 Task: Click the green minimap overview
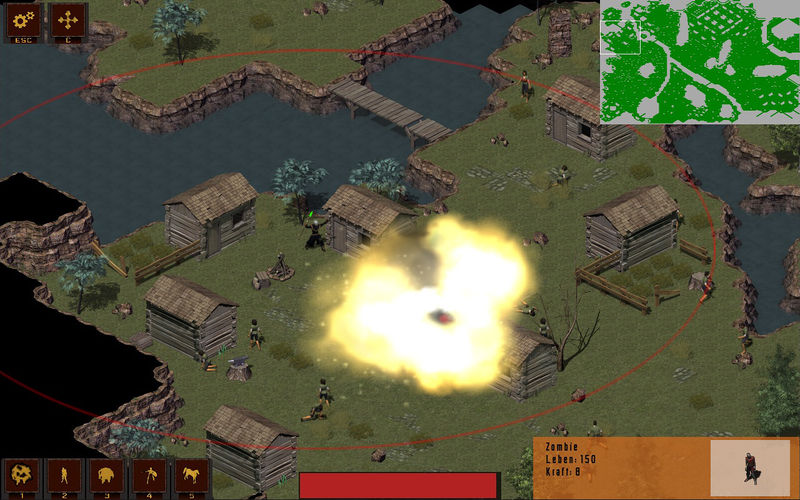tap(699, 62)
